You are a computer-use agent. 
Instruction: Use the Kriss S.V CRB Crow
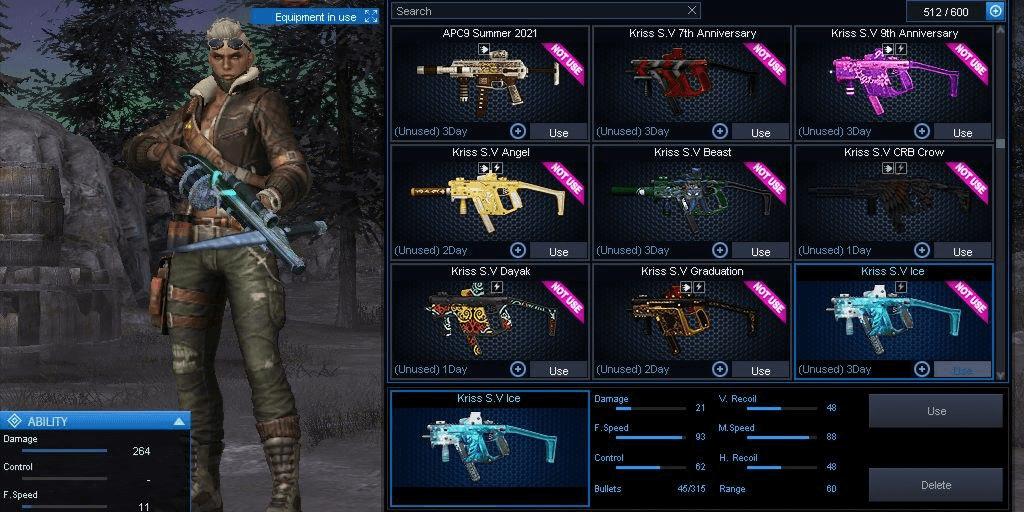tap(962, 251)
